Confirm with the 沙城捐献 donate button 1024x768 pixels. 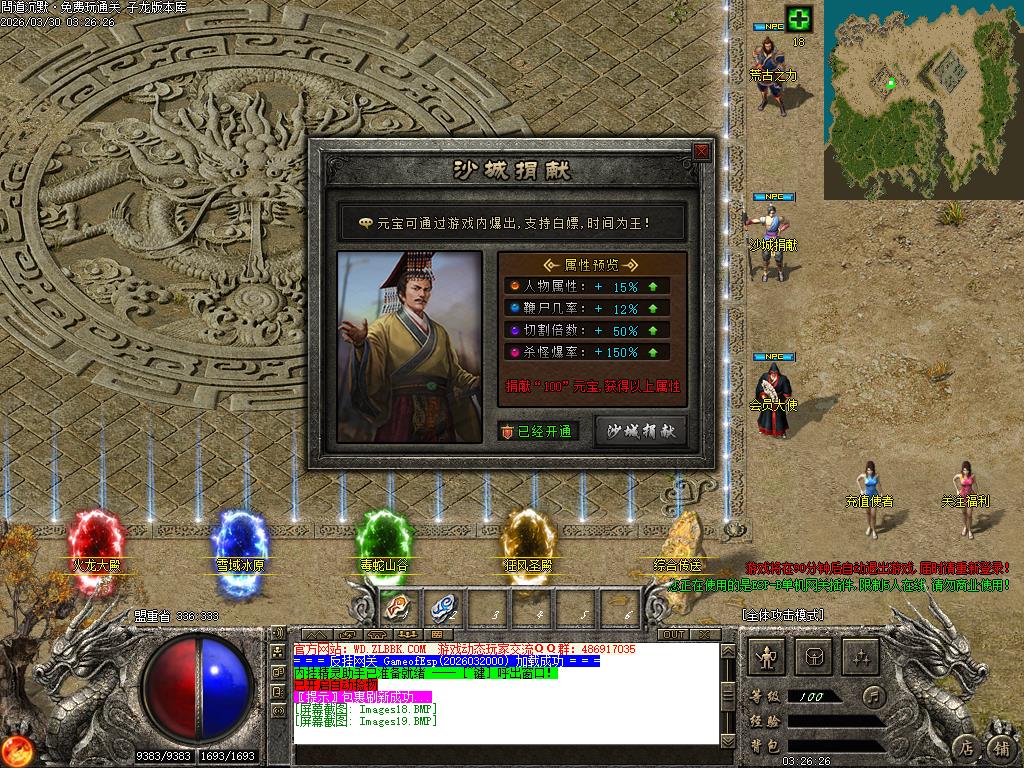[640, 431]
